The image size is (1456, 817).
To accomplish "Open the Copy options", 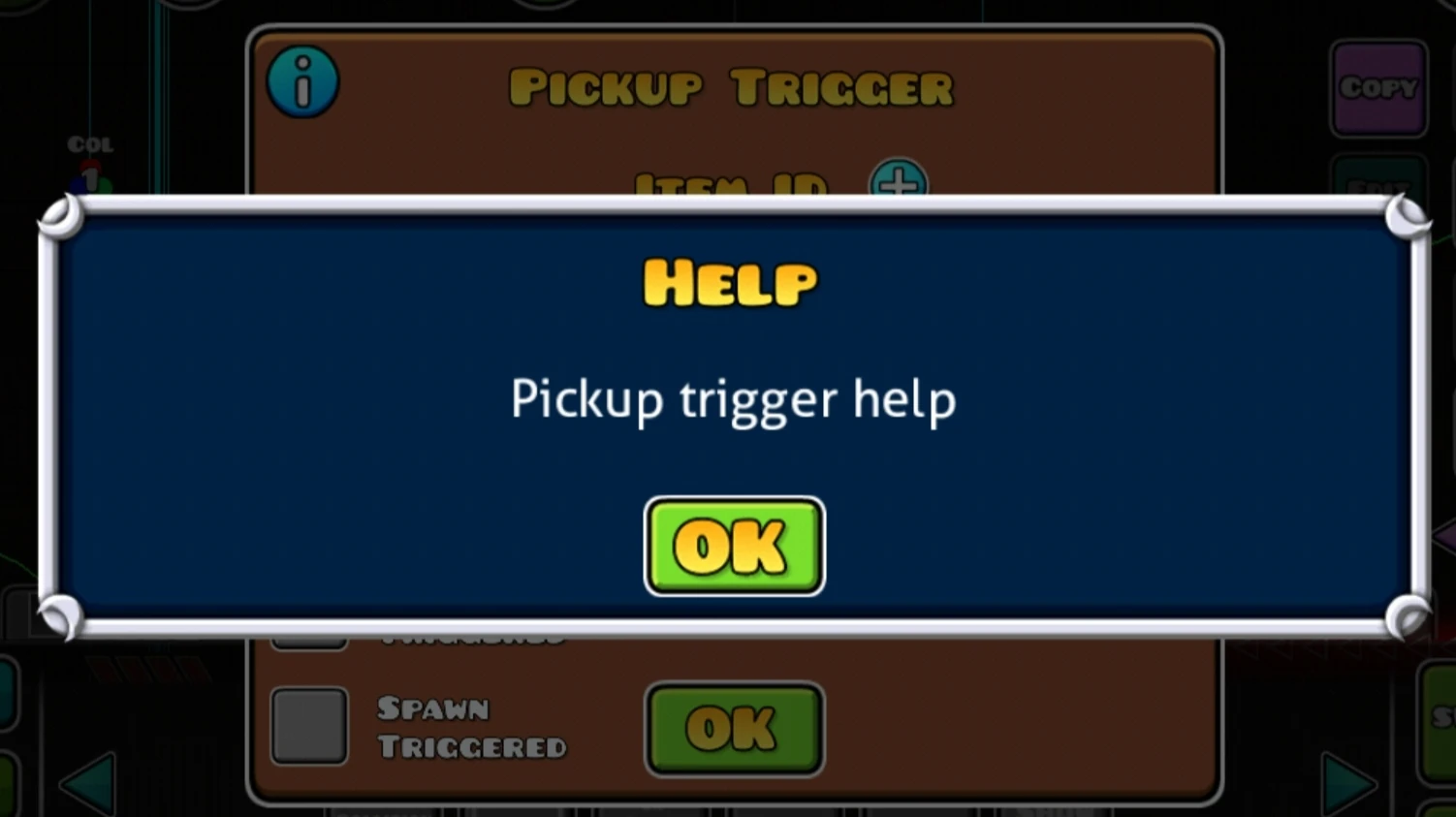I will [1380, 89].
